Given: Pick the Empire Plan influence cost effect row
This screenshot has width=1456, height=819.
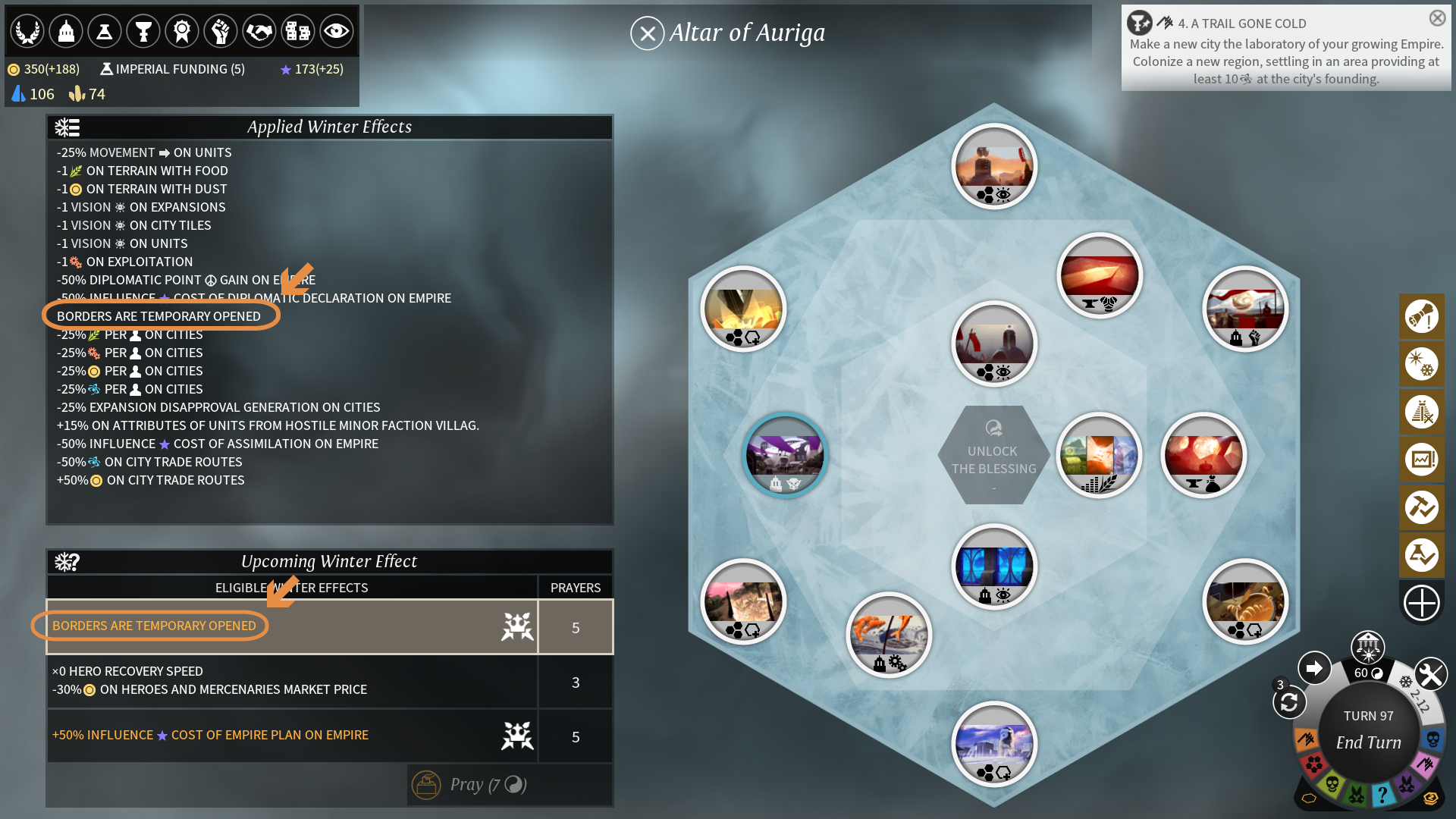Looking at the screenshot, I should [x=292, y=736].
